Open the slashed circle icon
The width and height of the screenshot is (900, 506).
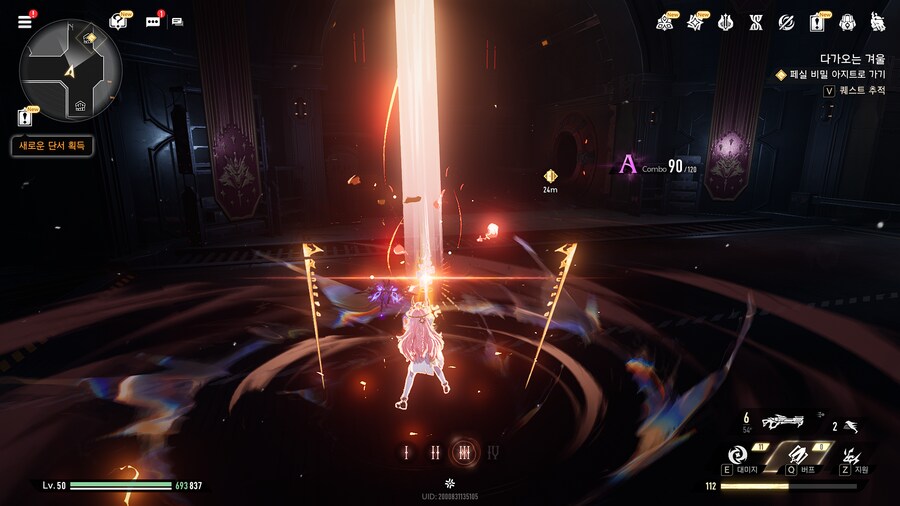(787, 22)
